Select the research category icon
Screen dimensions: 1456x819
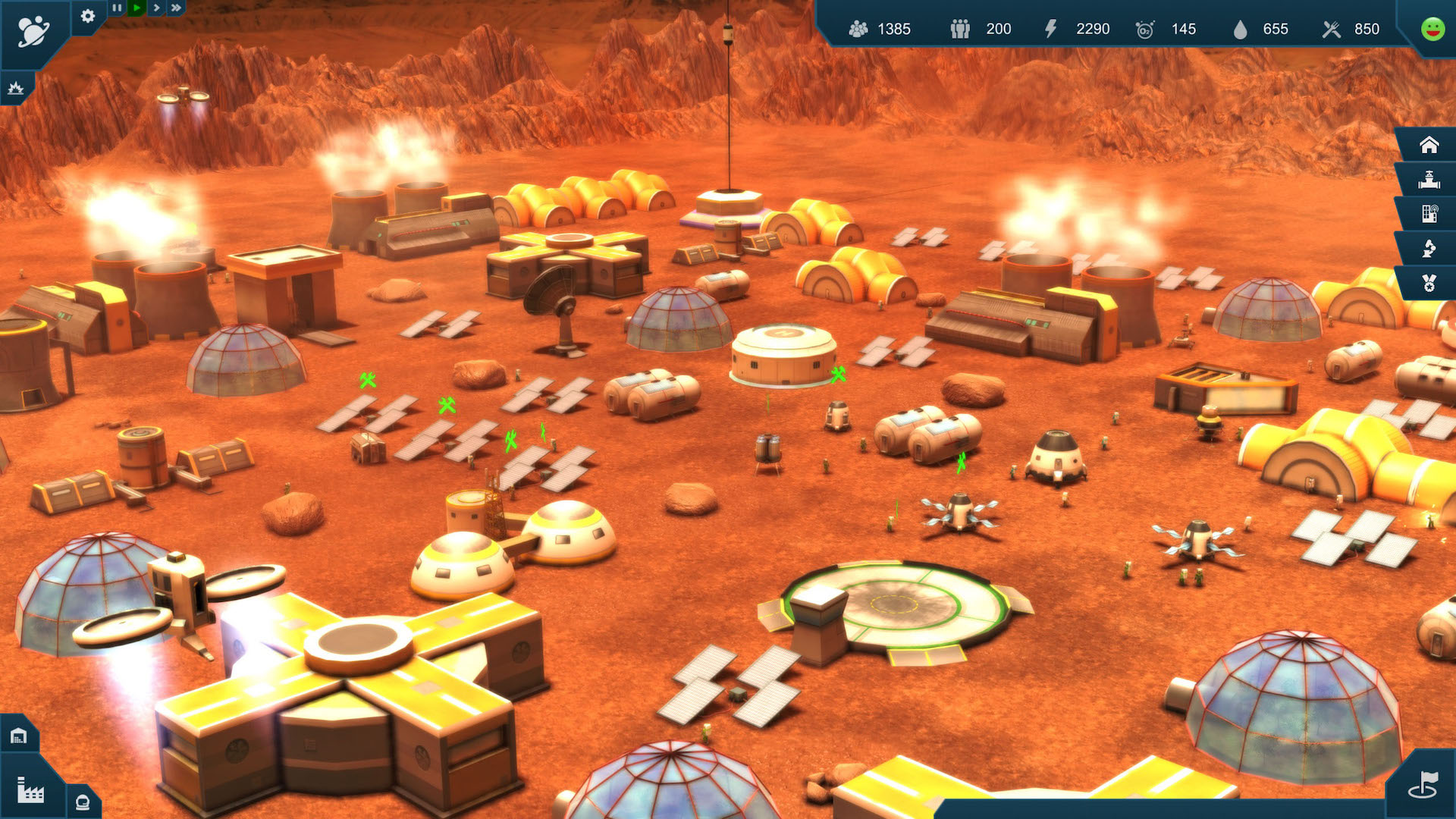(x=1429, y=248)
